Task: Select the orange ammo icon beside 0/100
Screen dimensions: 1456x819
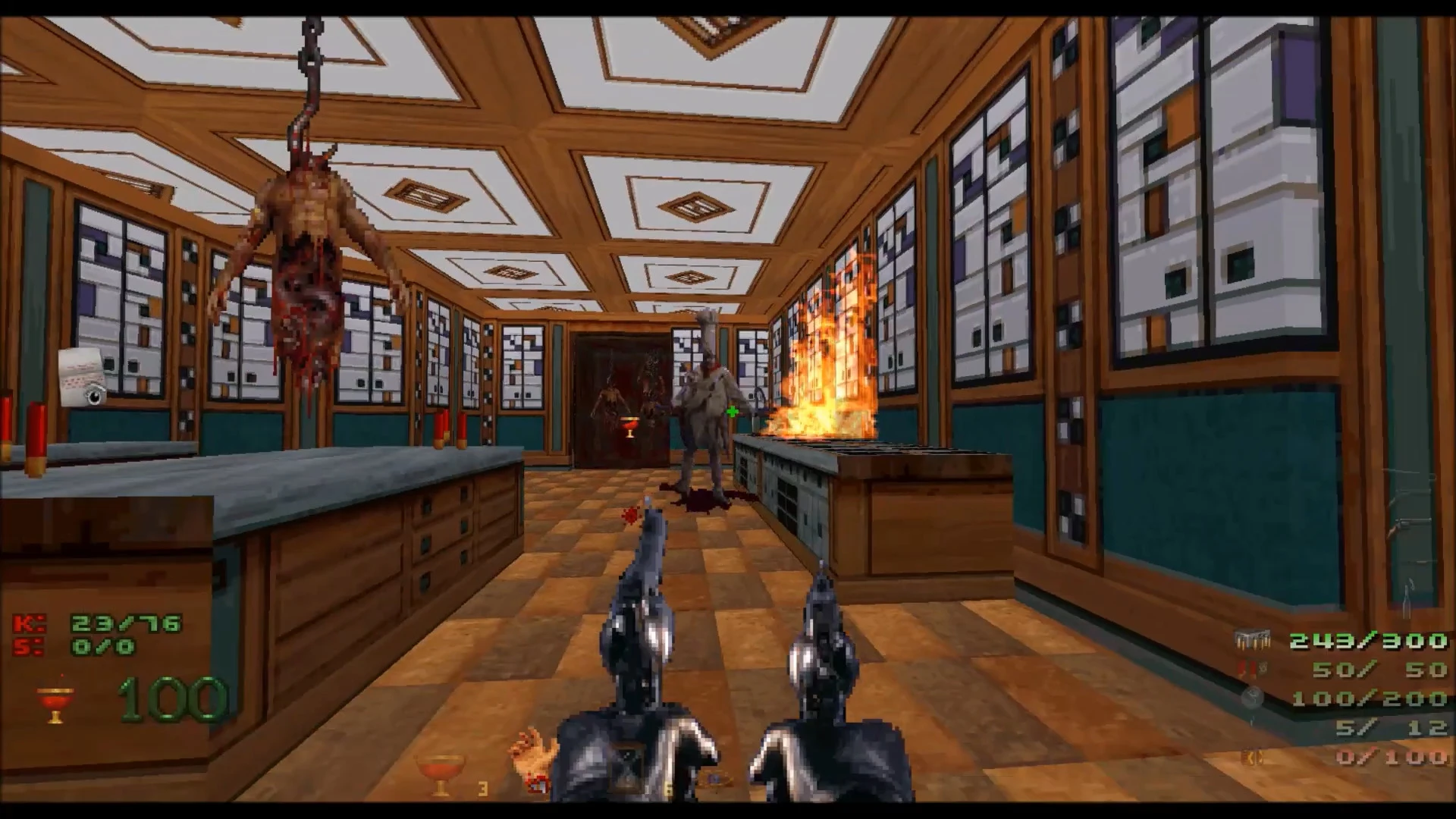Action: 1251,757
